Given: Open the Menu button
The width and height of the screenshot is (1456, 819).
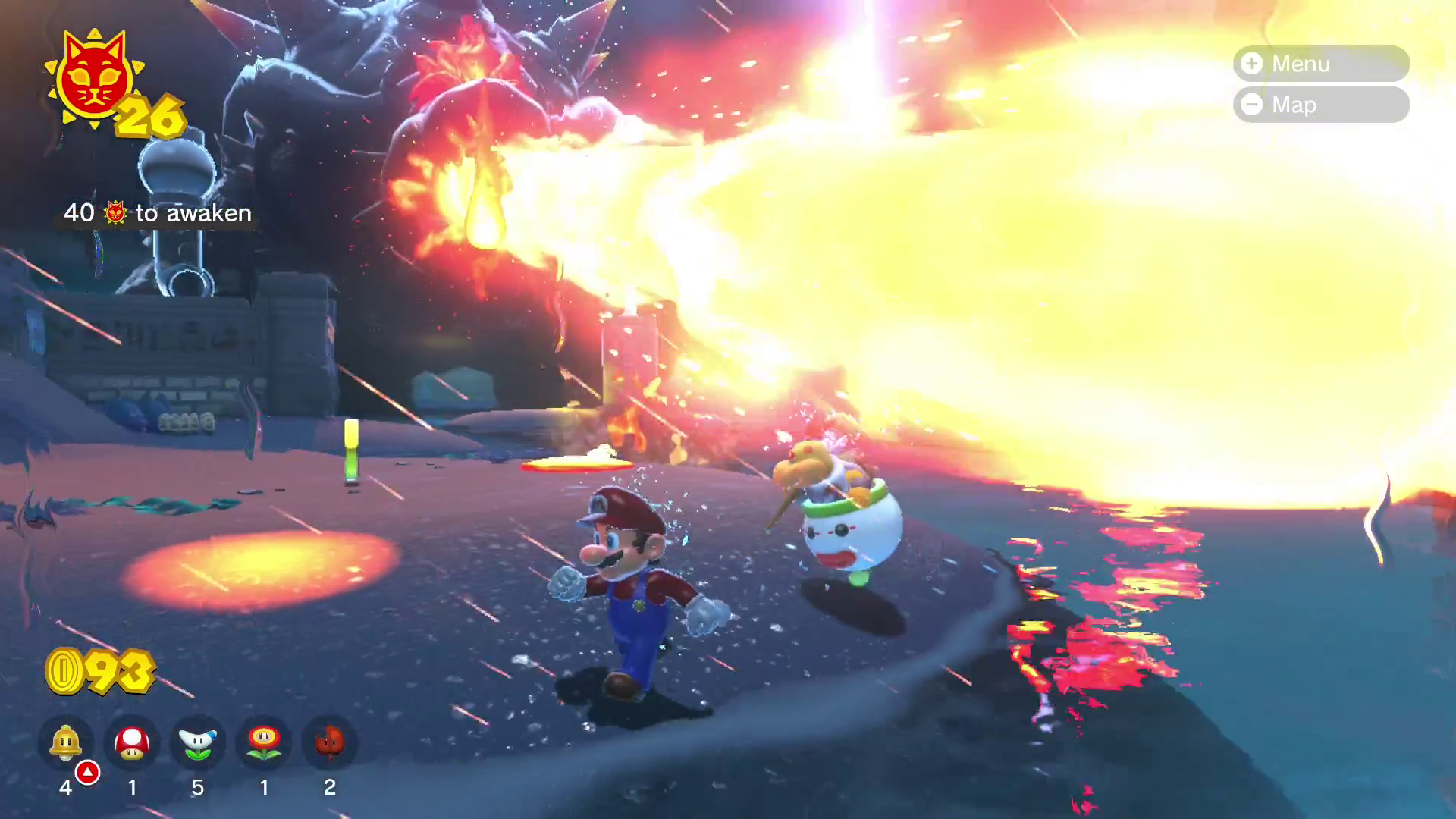Looking at the screenshot, I should (x=1320, y=64).
